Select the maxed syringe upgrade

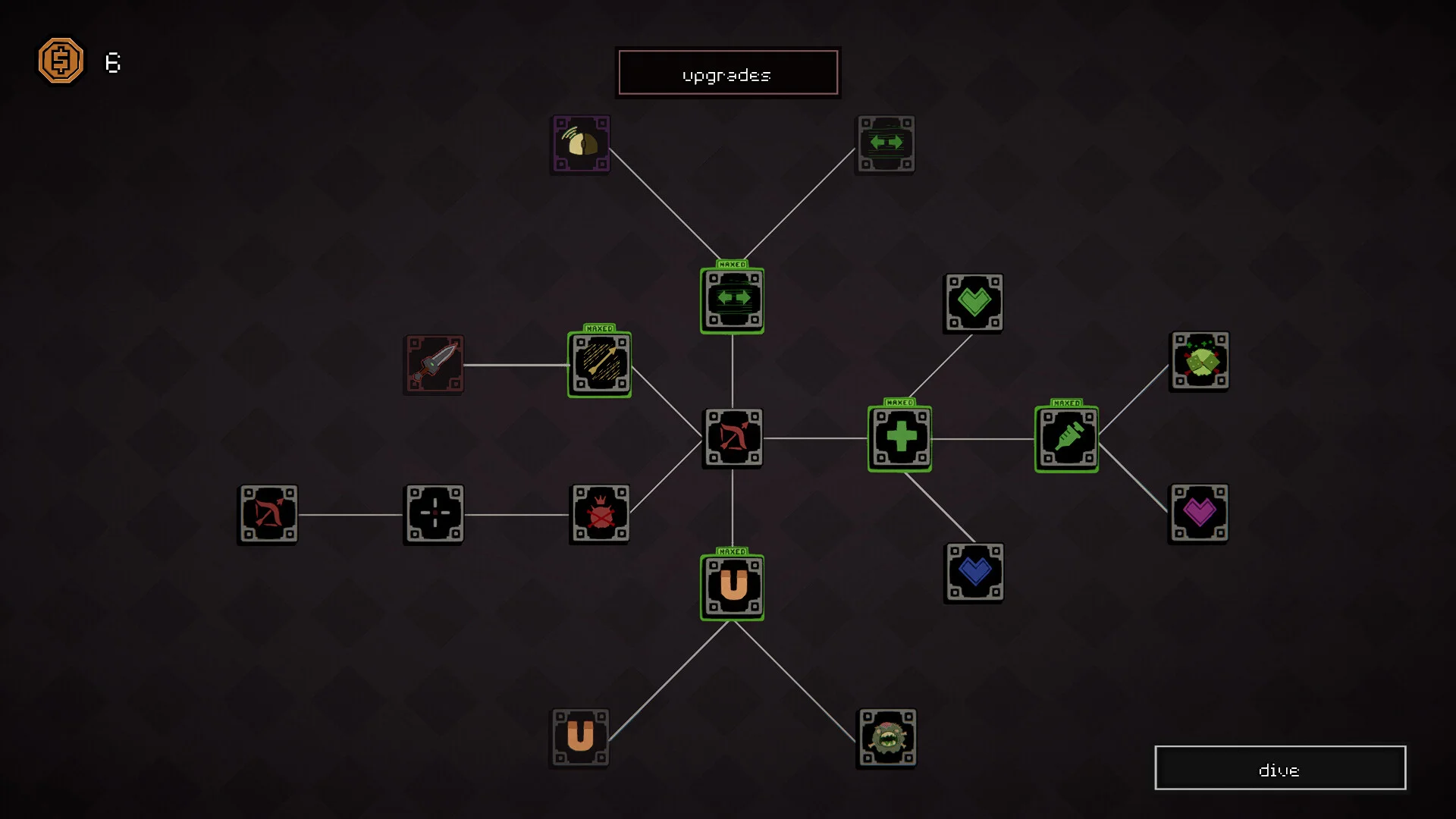pos(1066,439)
